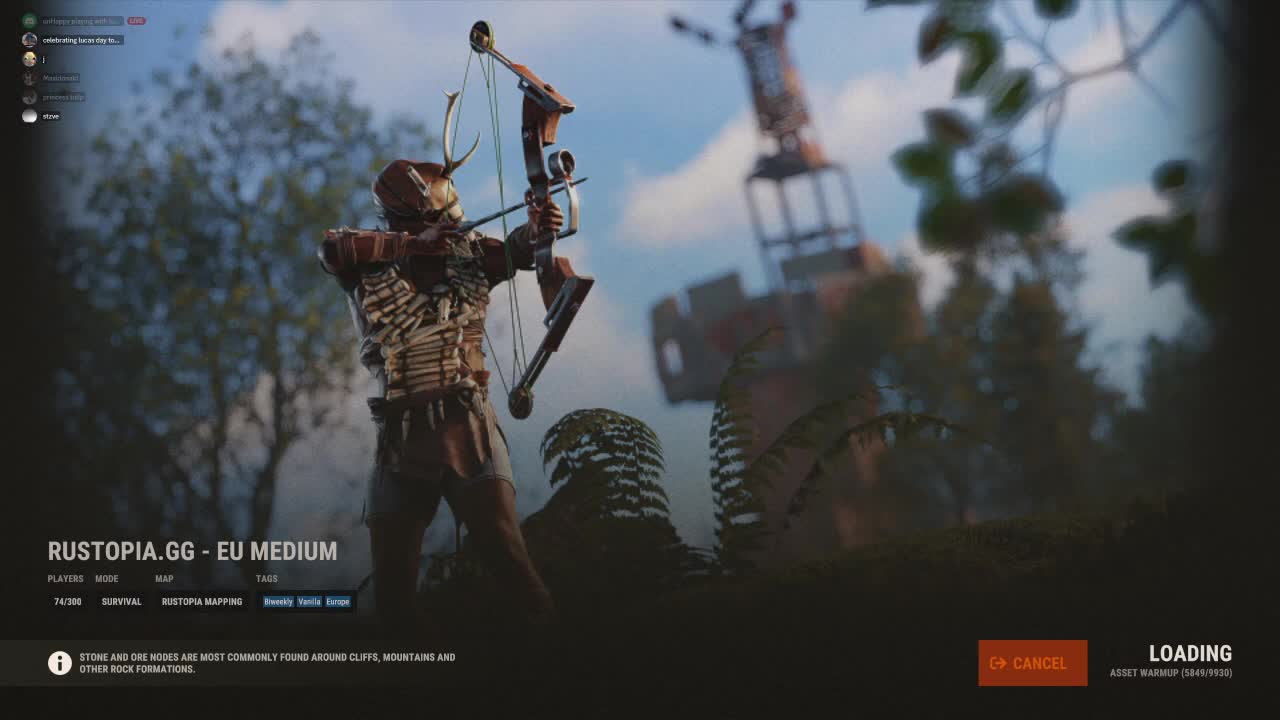Cancel the server loading
The width and height of the screenshot is (1280, 720).
point(1032,663)
